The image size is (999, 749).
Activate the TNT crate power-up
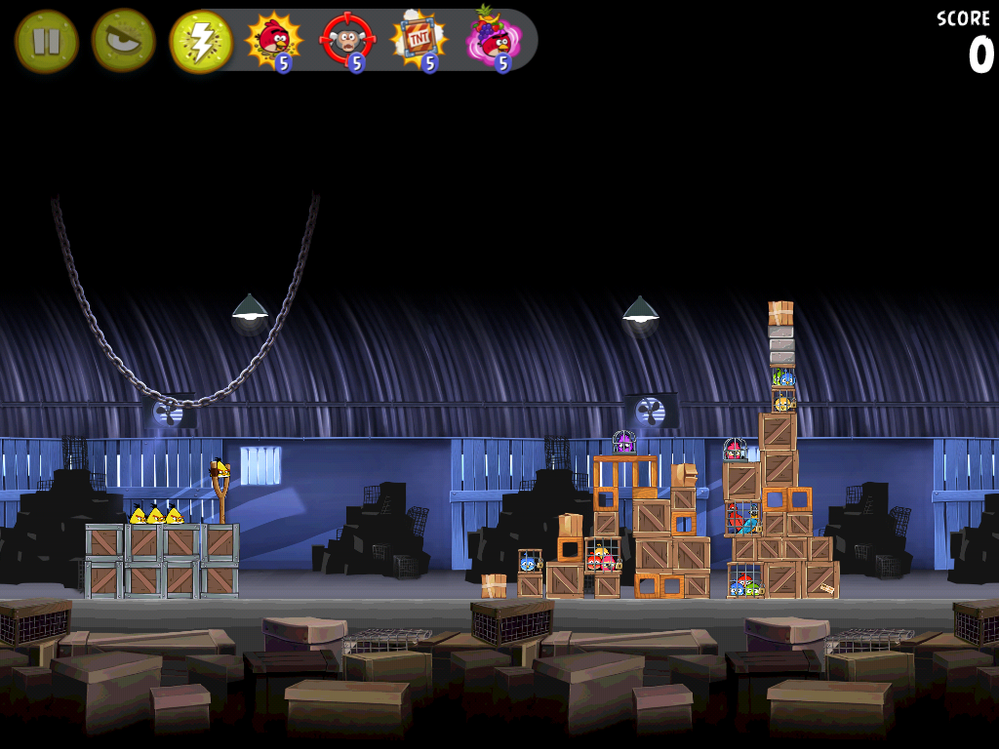[420, 41]
